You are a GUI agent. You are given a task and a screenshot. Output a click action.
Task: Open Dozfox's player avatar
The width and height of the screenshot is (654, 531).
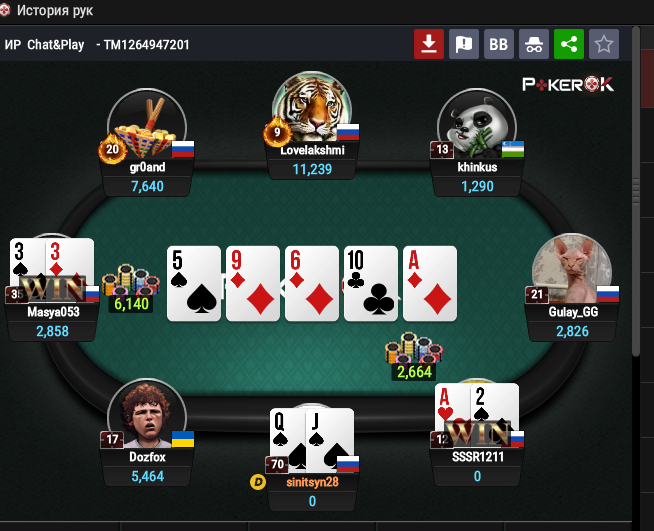coord(147,414)
